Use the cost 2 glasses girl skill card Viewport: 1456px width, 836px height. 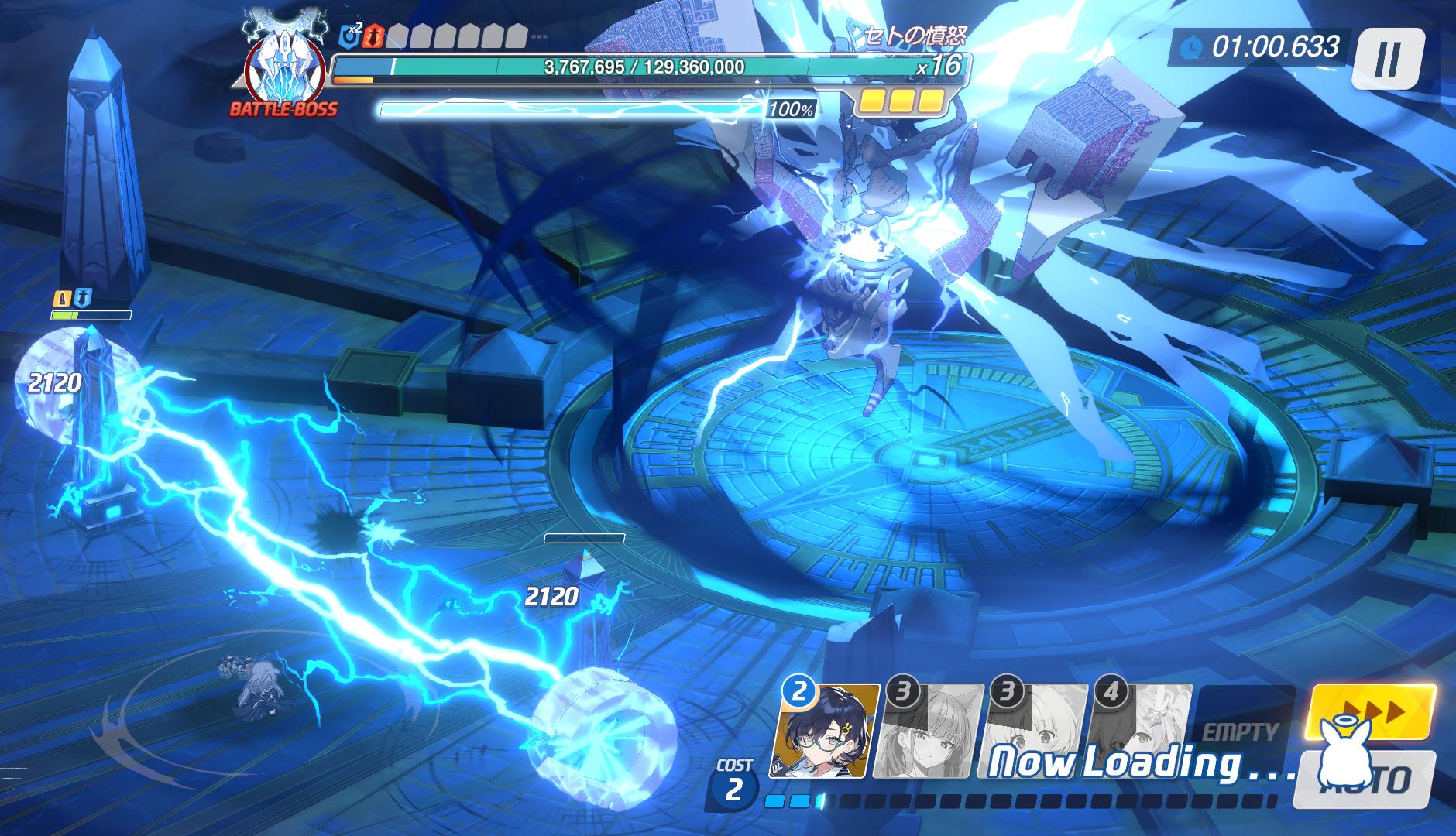point(826,731)
